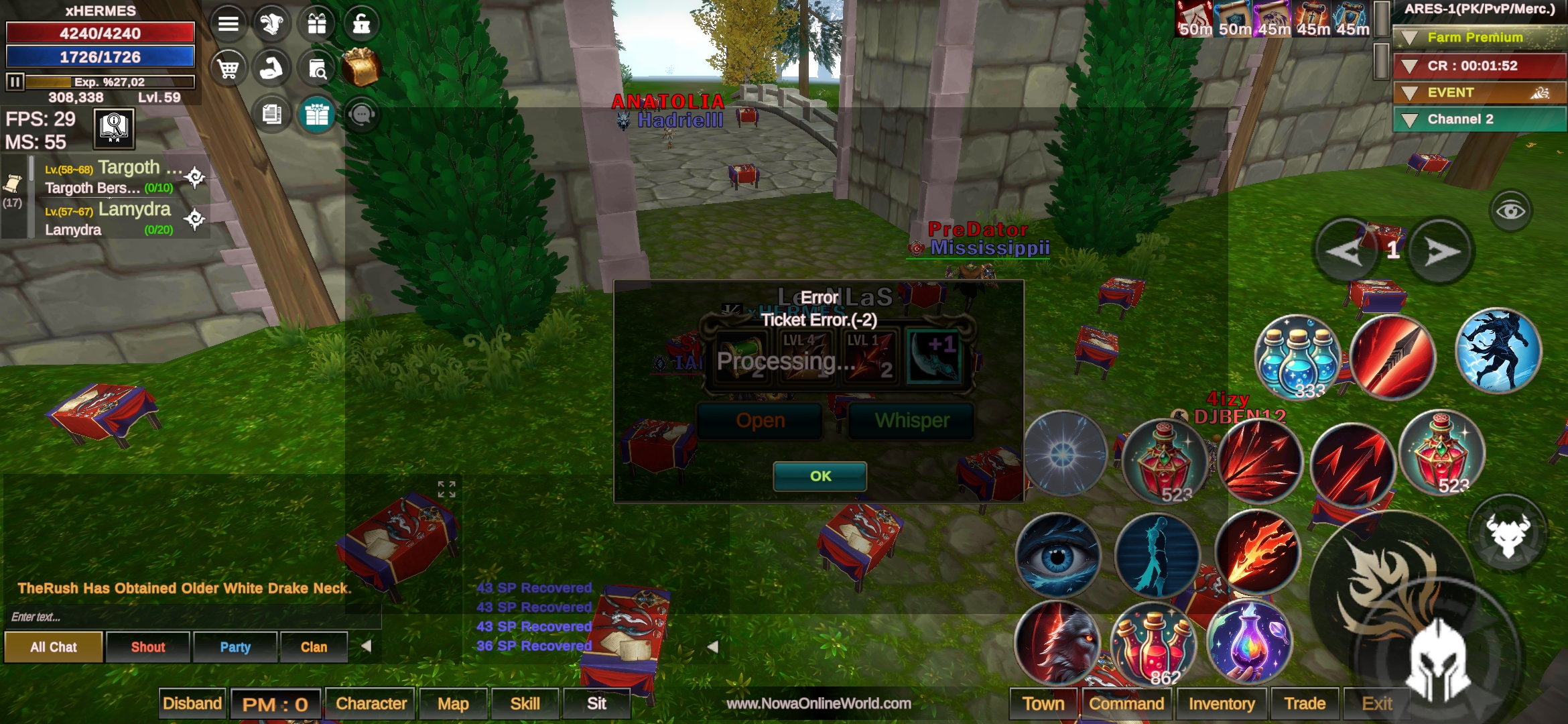Sit the character down
The width and height of the screenshot is (1568, 724).
pos(596,703)
